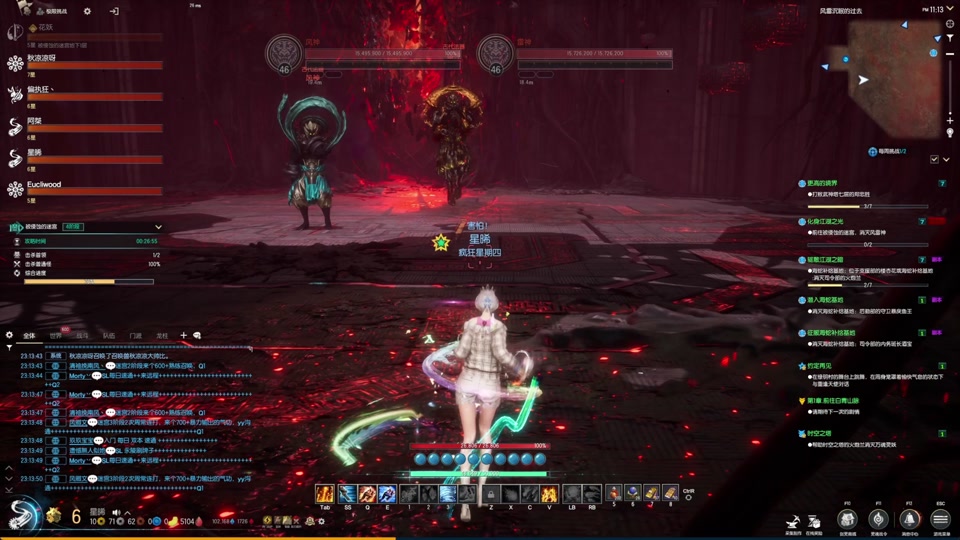Select party member Eucliwood
This screenshot has height=540, width=960.
(x=45, y=185)
